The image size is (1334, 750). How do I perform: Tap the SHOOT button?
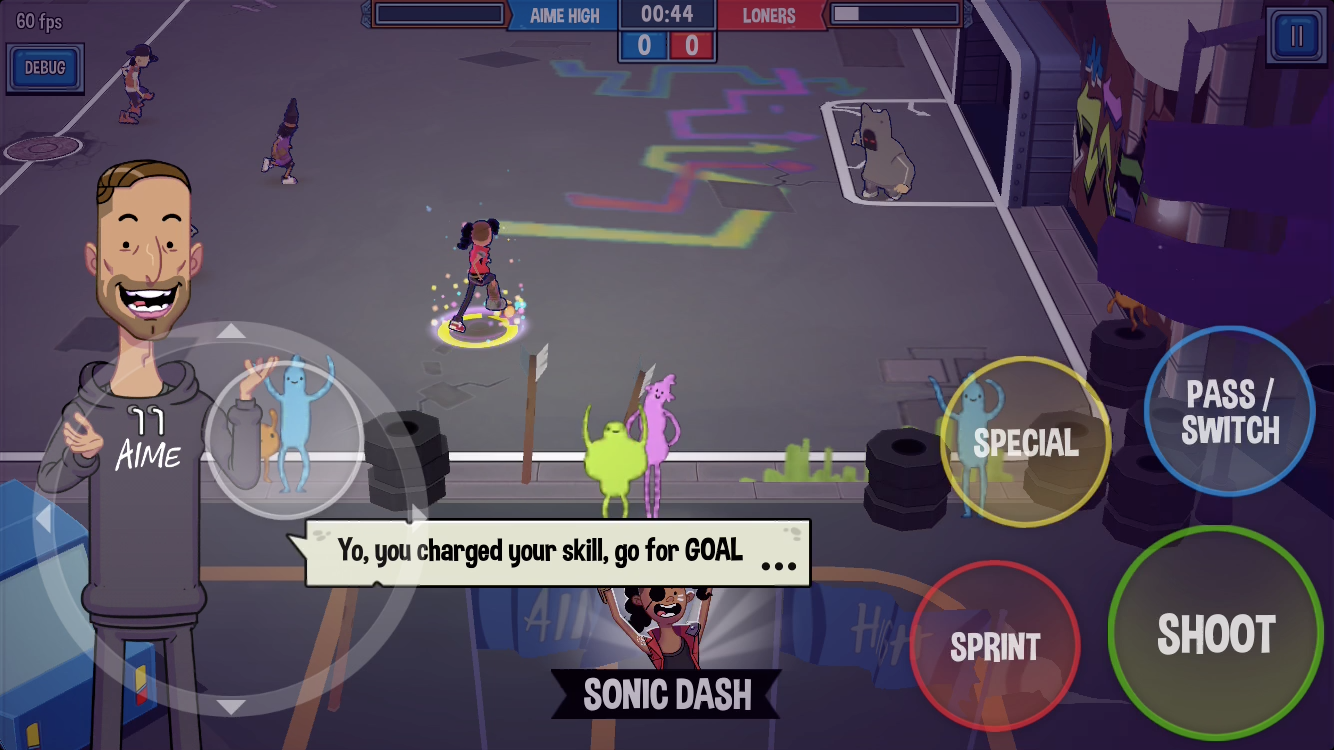[1216, 634]
